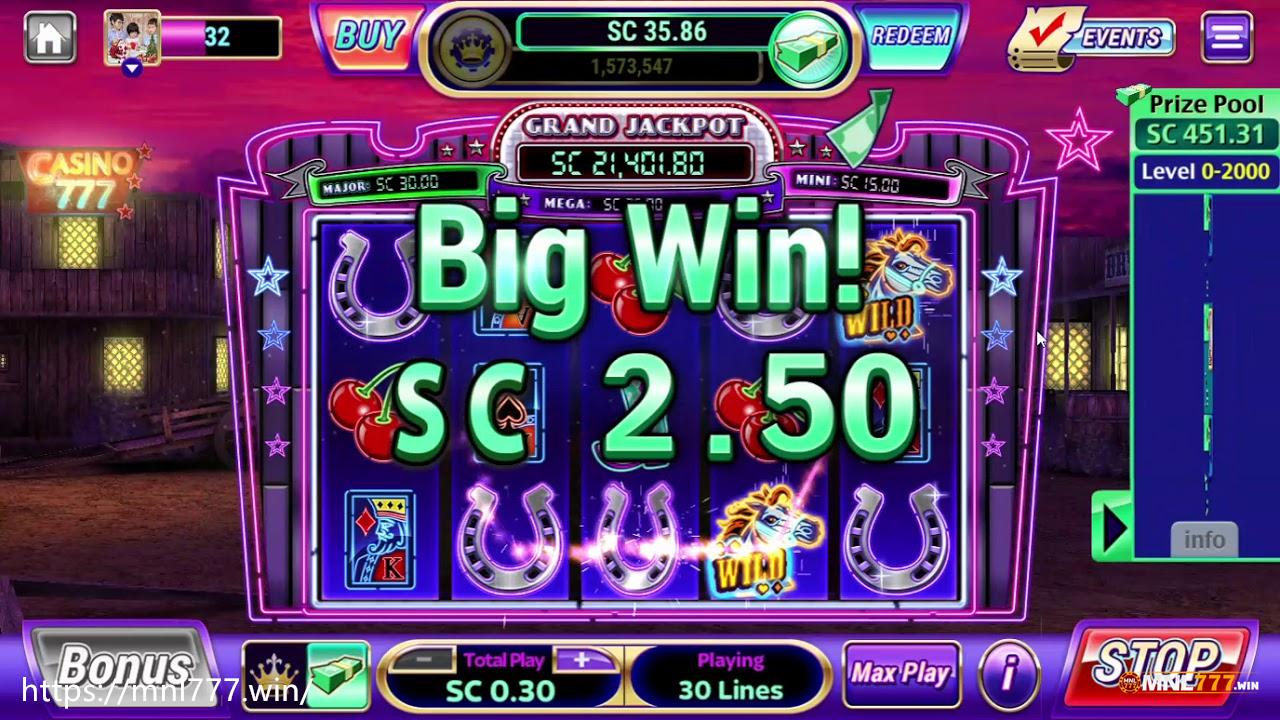Open the player profile avatar
Viewport: 1280px width, 720px height.
coord(132,38)
